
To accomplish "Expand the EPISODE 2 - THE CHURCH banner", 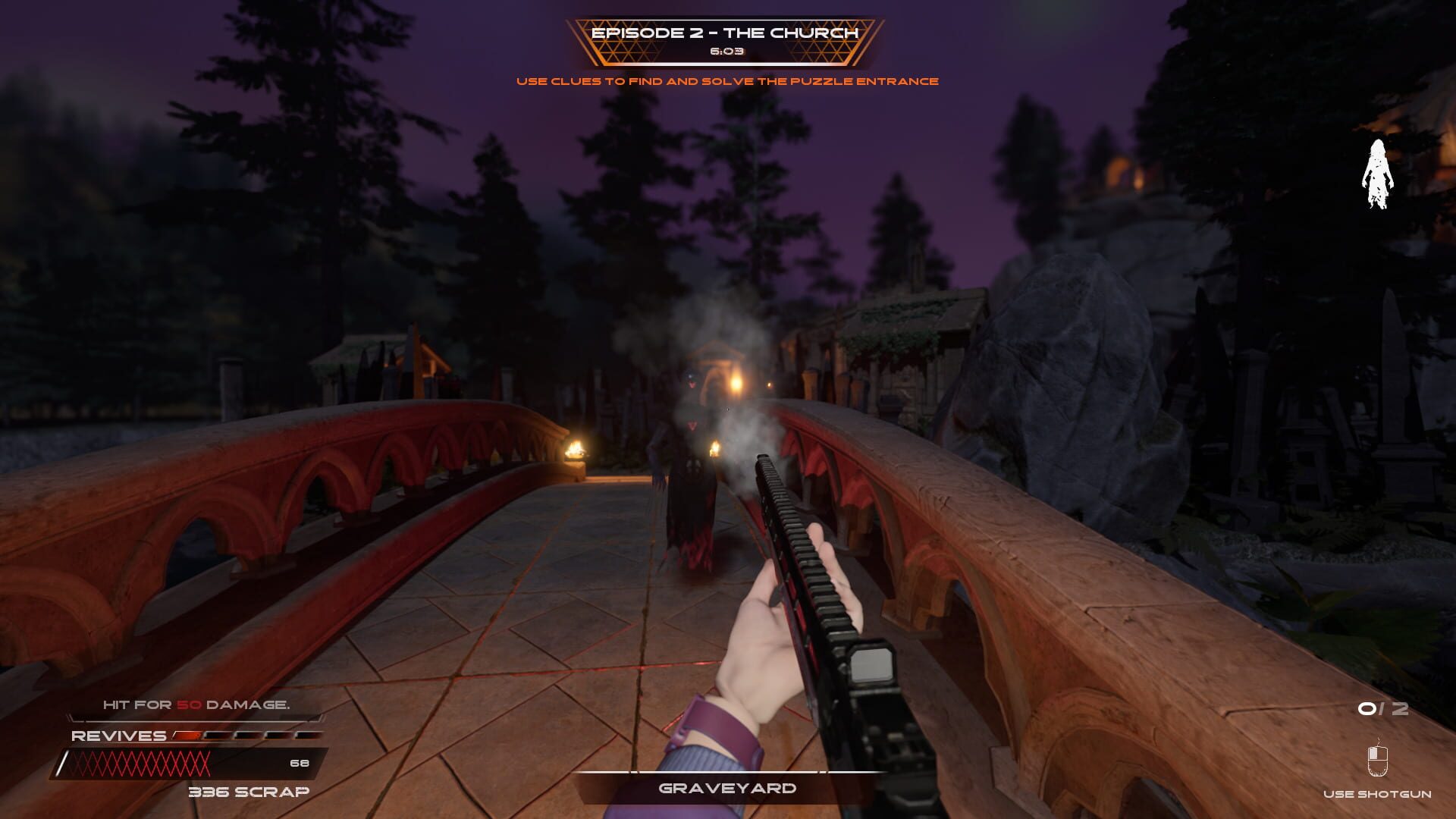I will (x=726, y=33).
